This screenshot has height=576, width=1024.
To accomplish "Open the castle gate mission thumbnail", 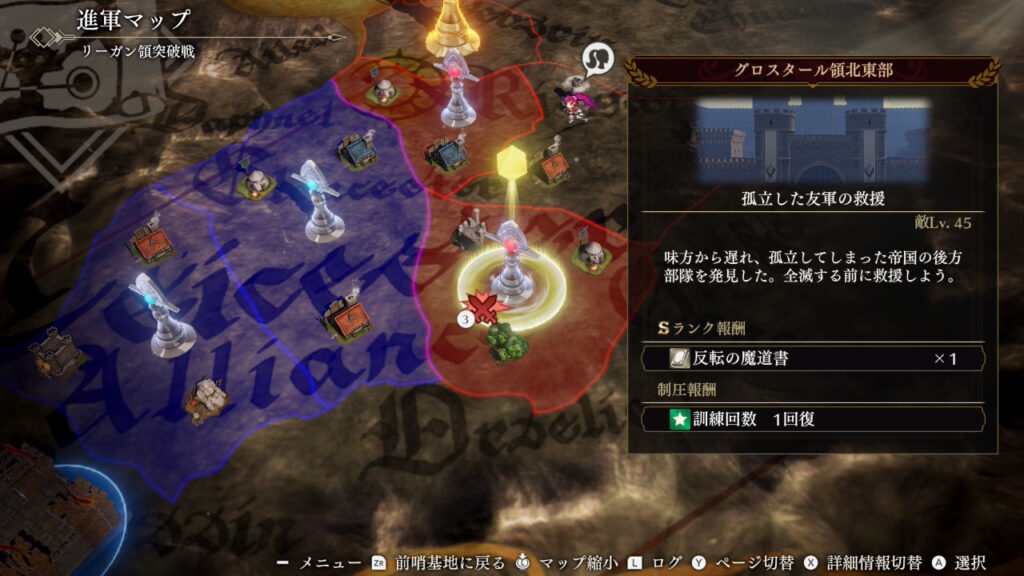I will [812, 139].
